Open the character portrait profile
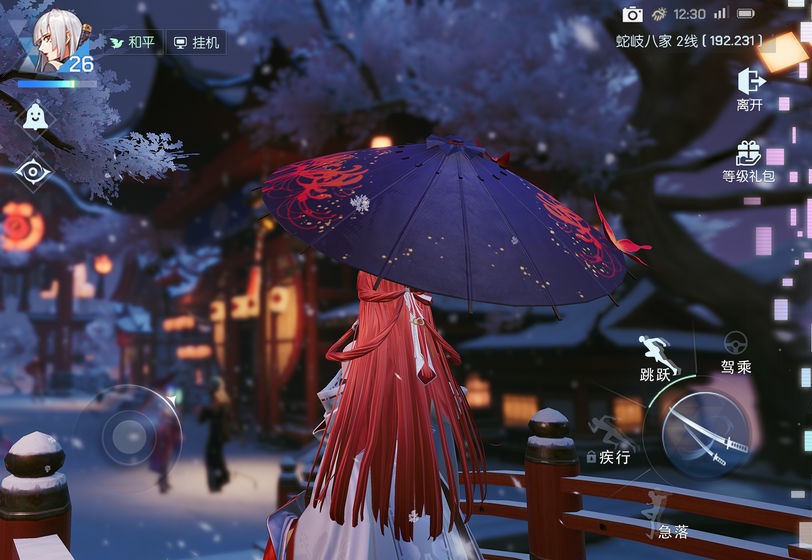This screenshot has height=560, width=812. (55, 40)
